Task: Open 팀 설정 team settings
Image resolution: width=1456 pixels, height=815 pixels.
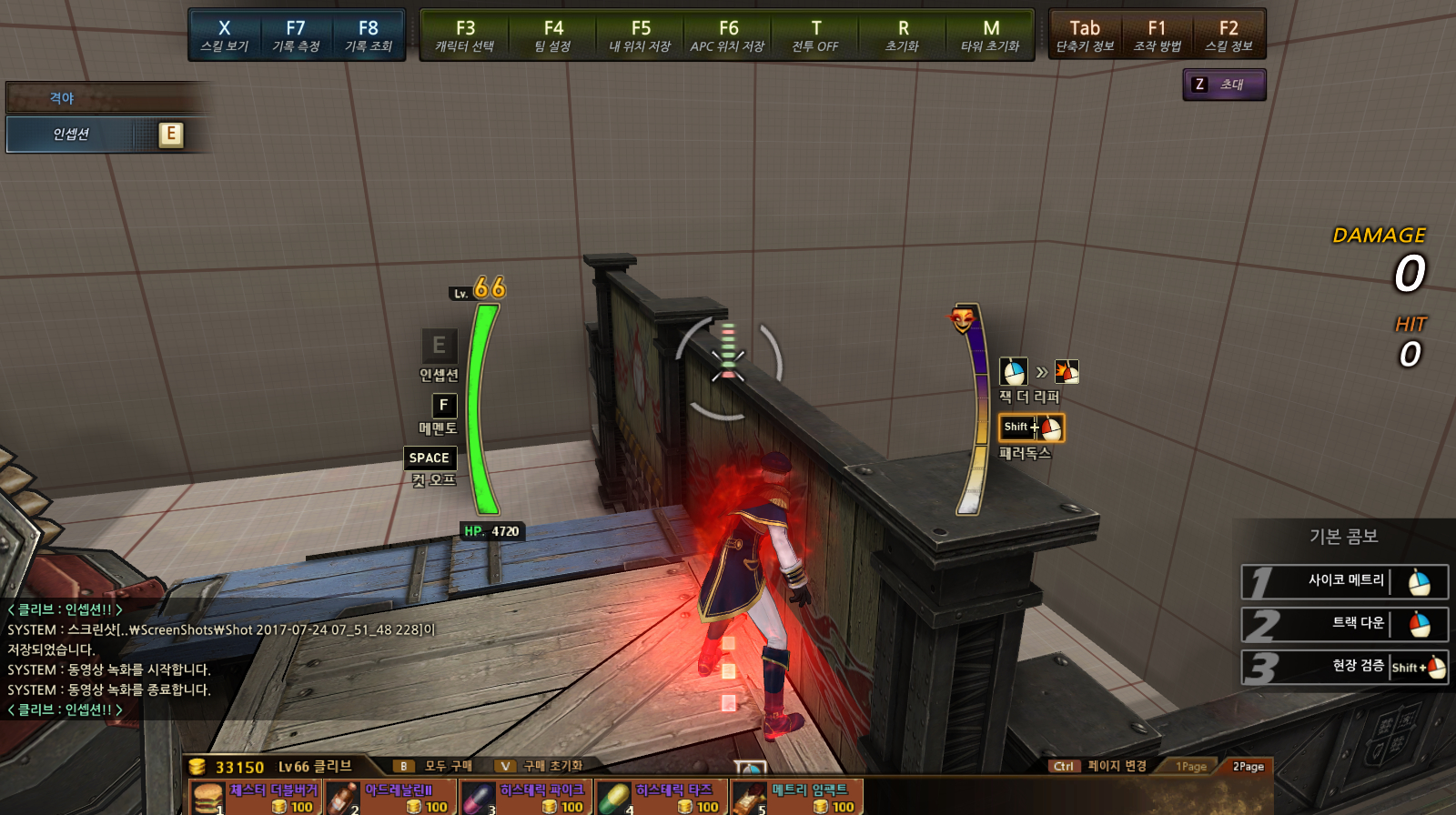Action: tap(552, 35)
